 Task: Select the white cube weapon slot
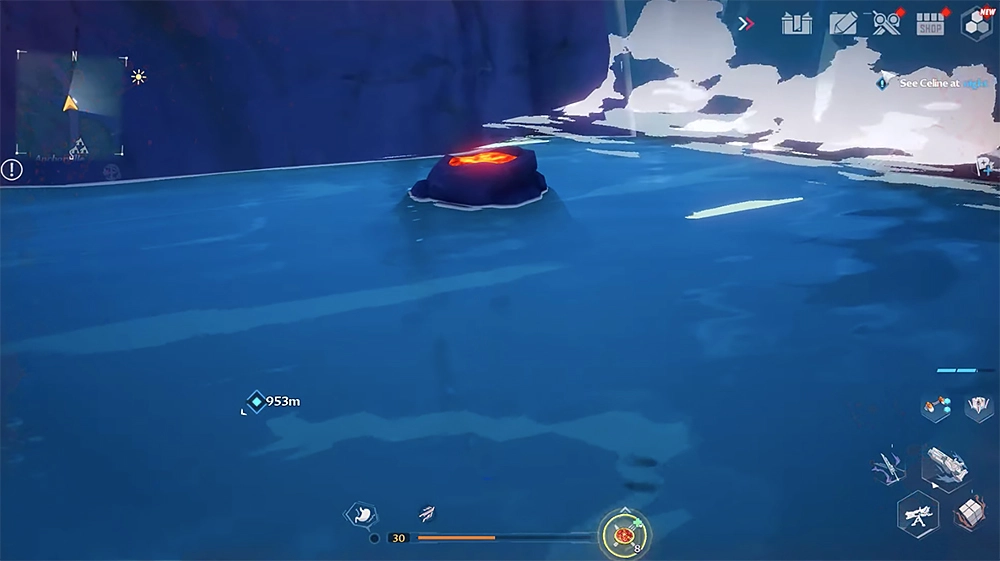(968, 512)
